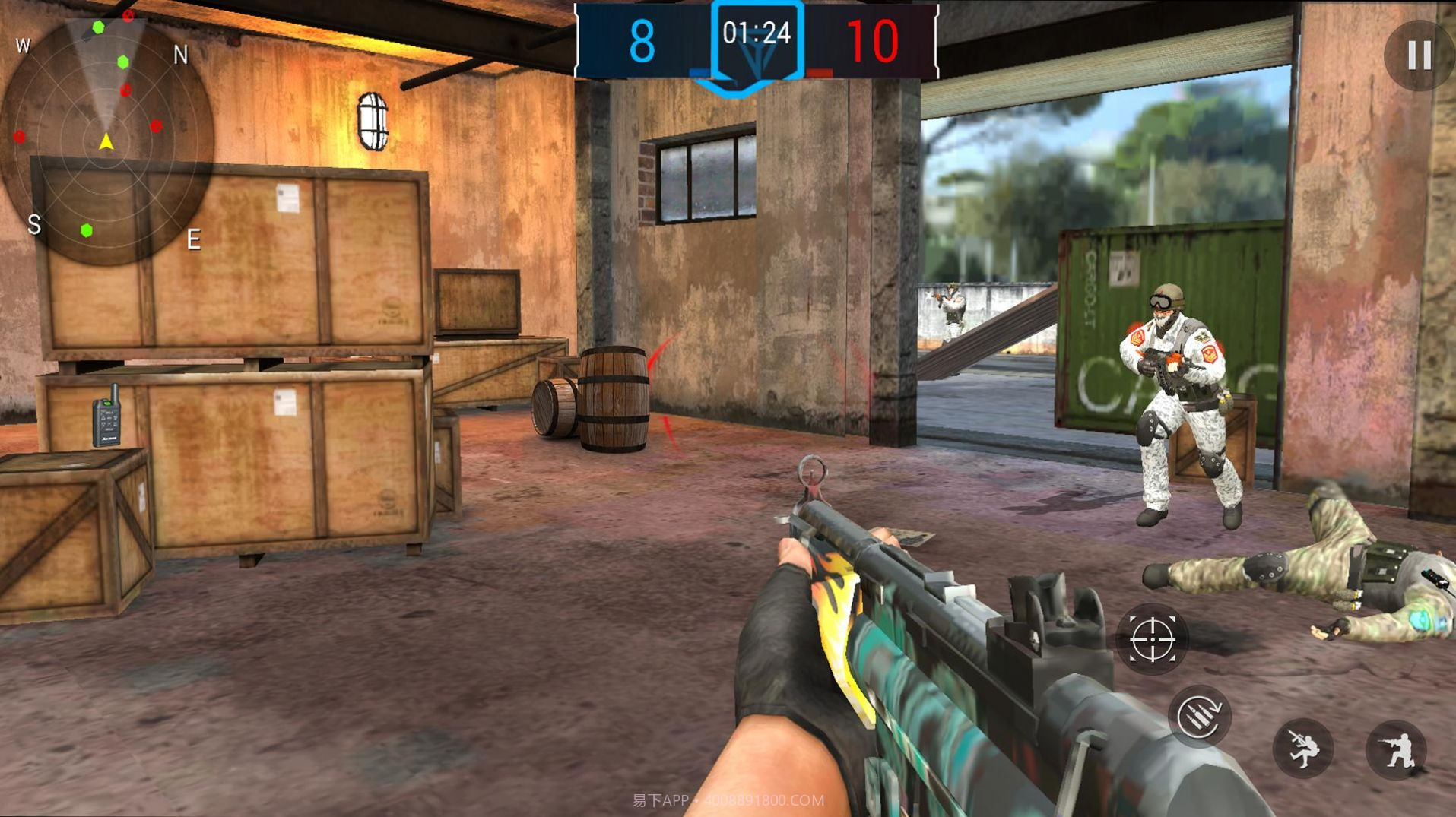Image resolution: width=1456 pixels, height=817 pixels.
Task: Tap the crosshair aim button
Action: (1152, 640)
